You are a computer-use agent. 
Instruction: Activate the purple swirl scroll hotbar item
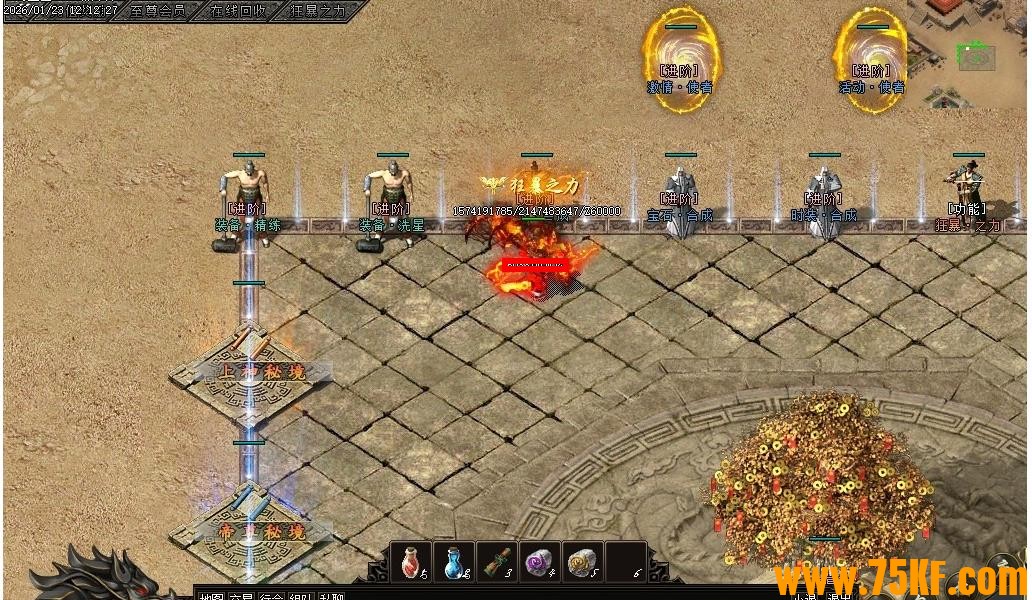(540, 562)
